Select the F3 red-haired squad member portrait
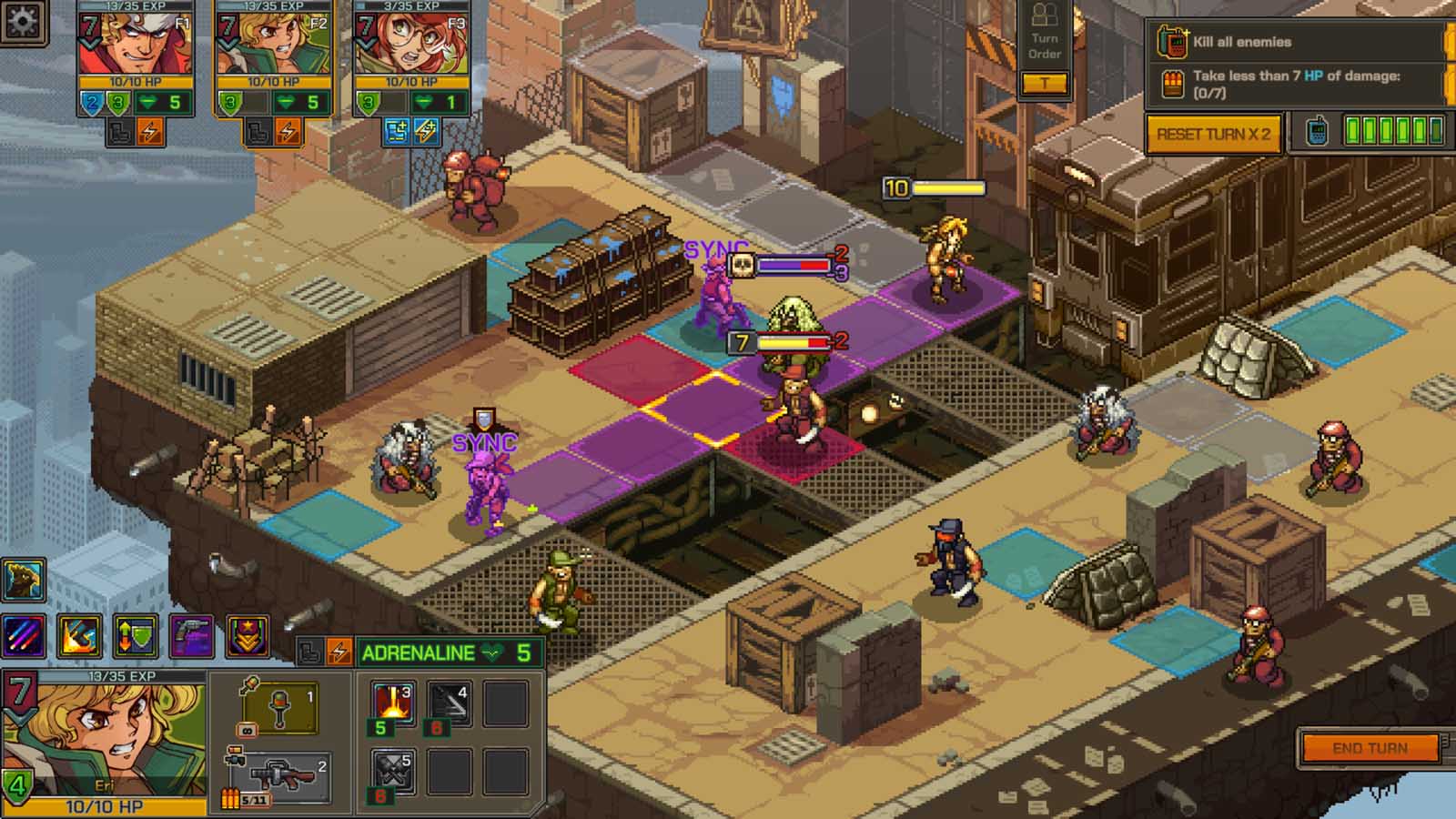Image resolution: width=1456 pixels, height=819 pixels. 411,44
